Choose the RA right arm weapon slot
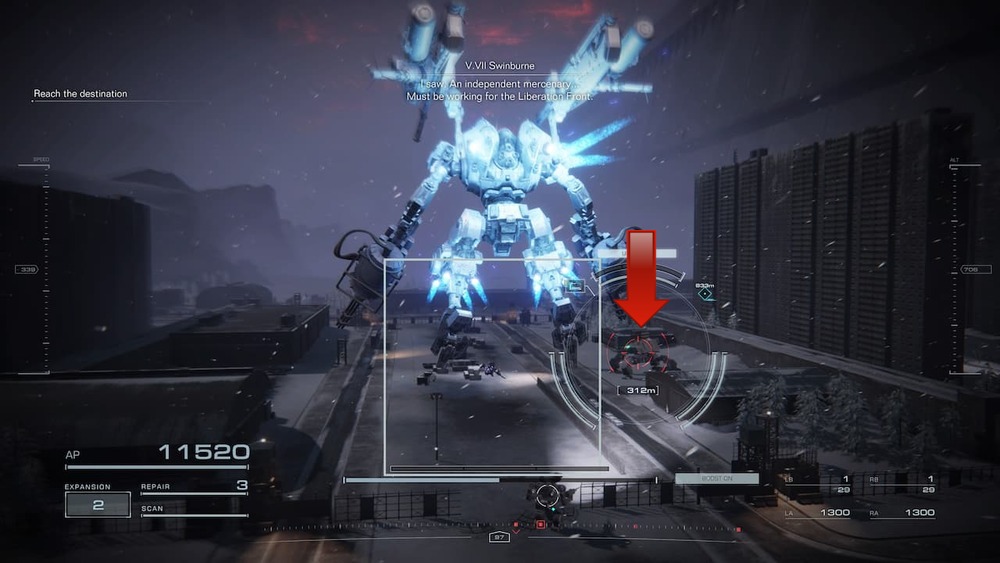The width and height of the screenshot is (1000, 563). pos(902,513)
